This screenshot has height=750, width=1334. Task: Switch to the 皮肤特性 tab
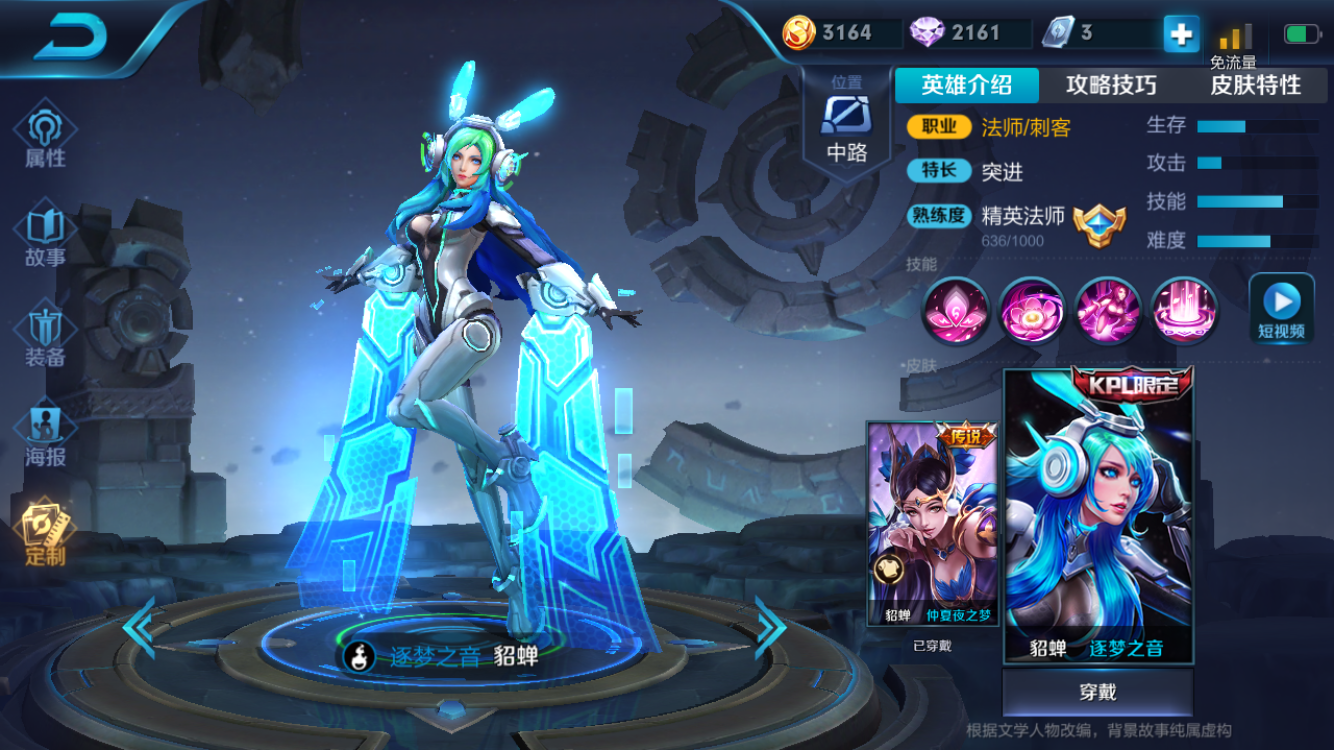click(1256, 85)
